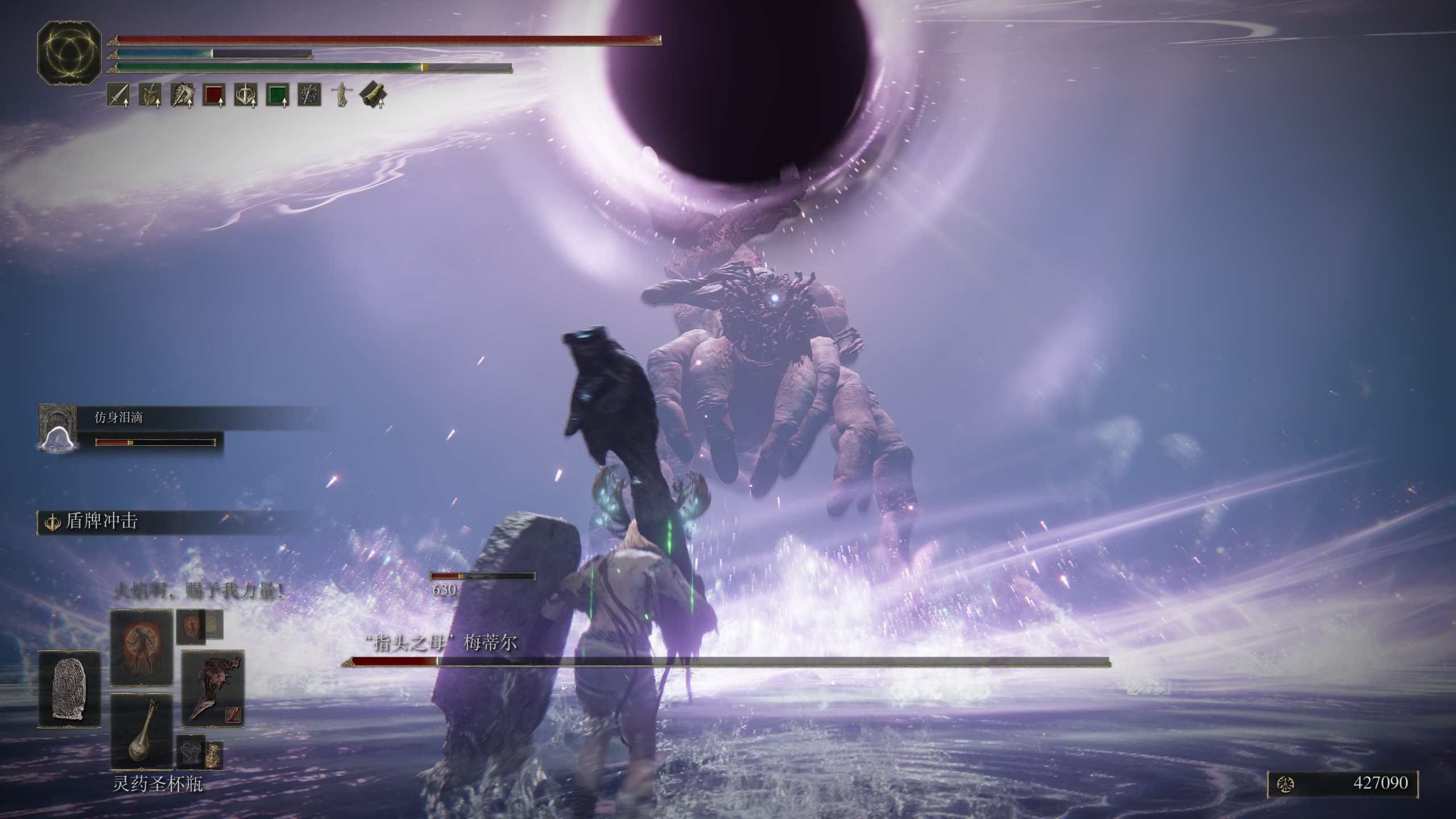Click the sword attack buff icon
The image size is (1456, 819).
coord(118,95)
